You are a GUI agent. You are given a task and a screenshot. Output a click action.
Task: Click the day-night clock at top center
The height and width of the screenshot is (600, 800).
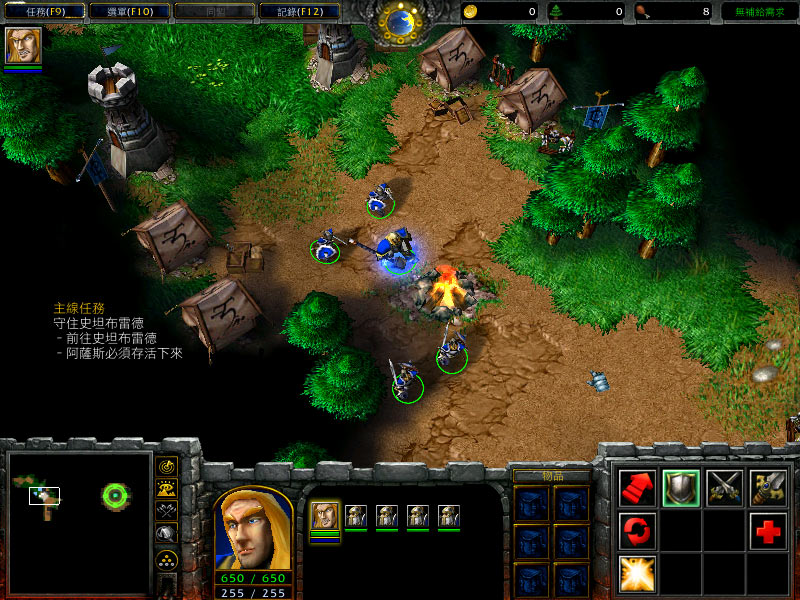(399, 22)
